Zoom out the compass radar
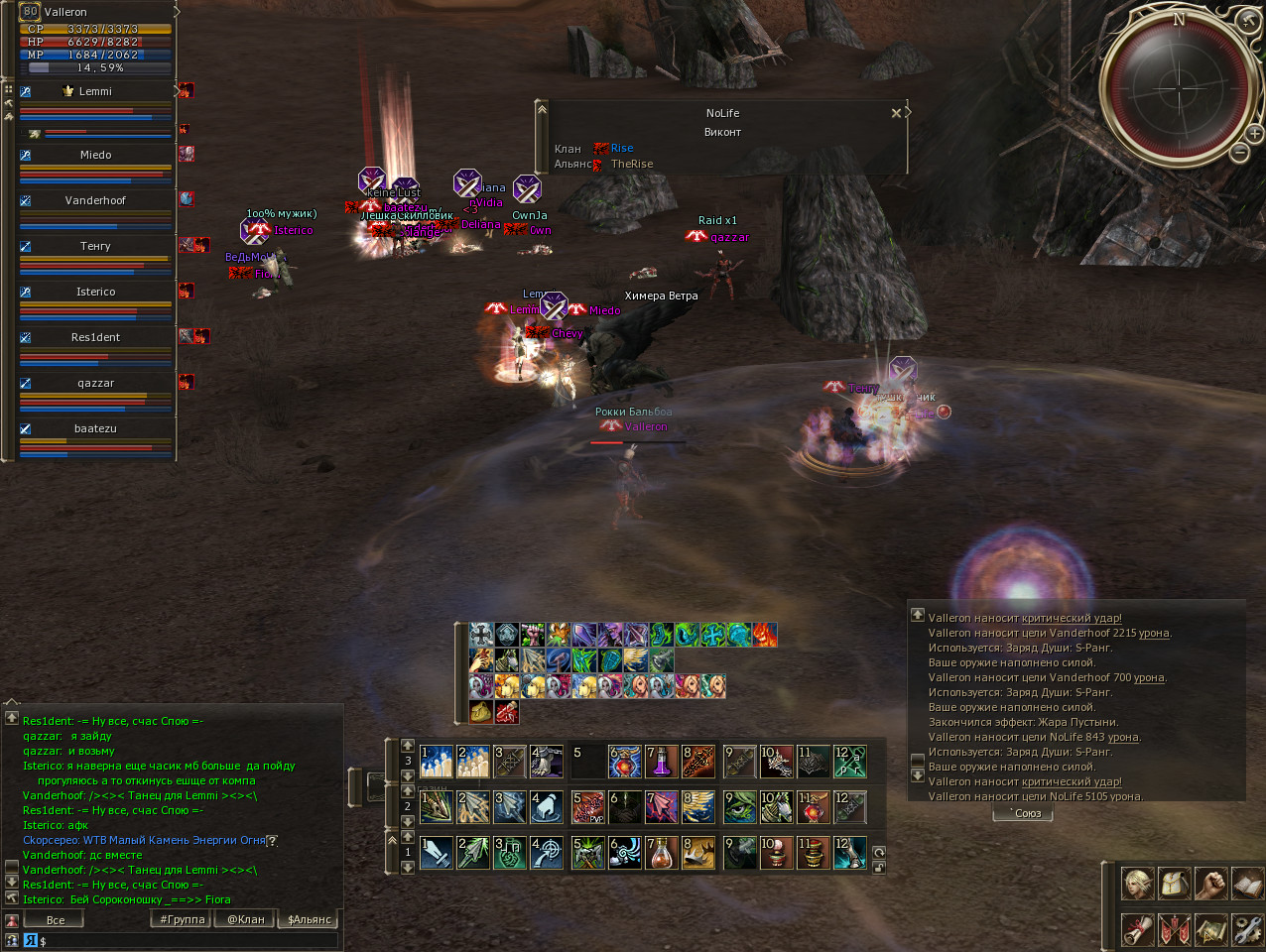This screenshot has width=1266, height=952. 1239,153
